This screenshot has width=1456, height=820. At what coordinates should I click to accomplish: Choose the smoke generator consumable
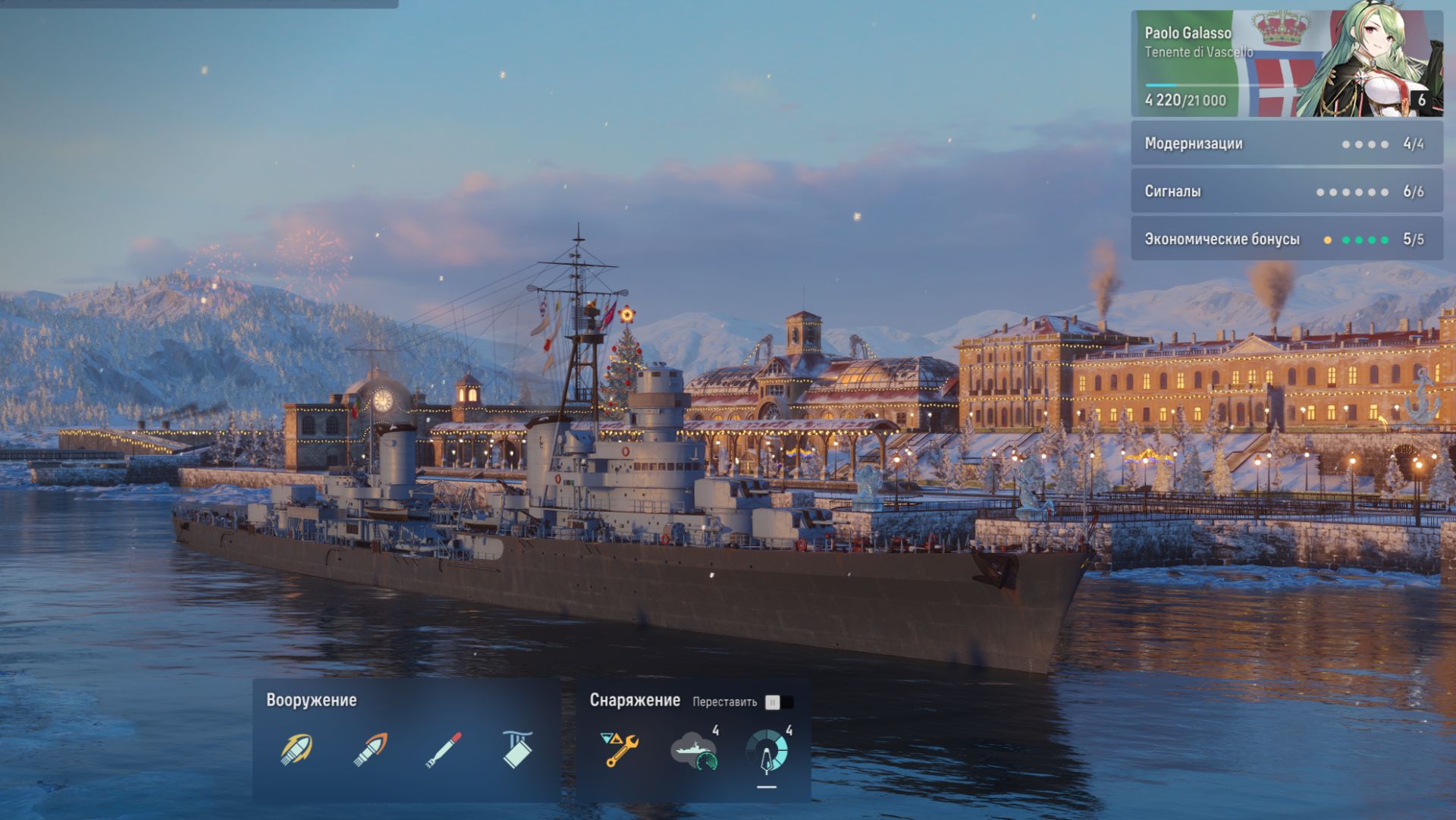694,750
